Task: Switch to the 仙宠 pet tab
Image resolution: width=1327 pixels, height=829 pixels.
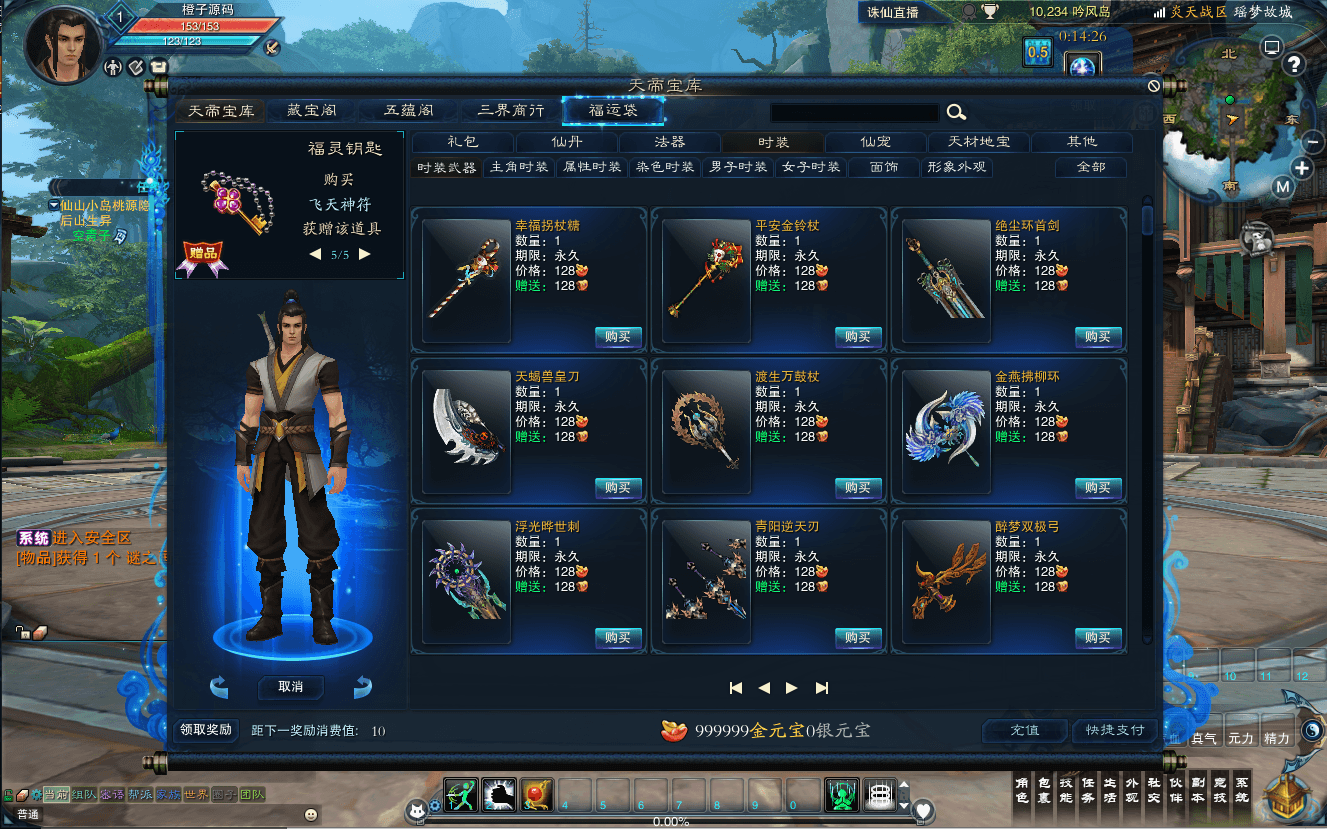Action: tap(874, 142)
